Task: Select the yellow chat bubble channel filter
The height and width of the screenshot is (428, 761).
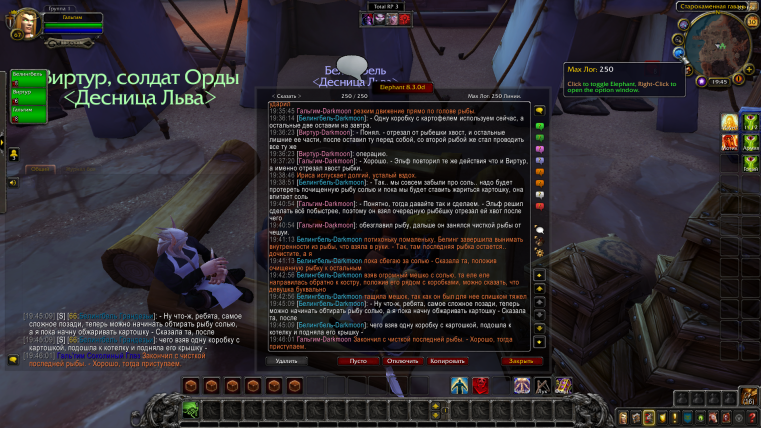Action: tap(540, 110)
